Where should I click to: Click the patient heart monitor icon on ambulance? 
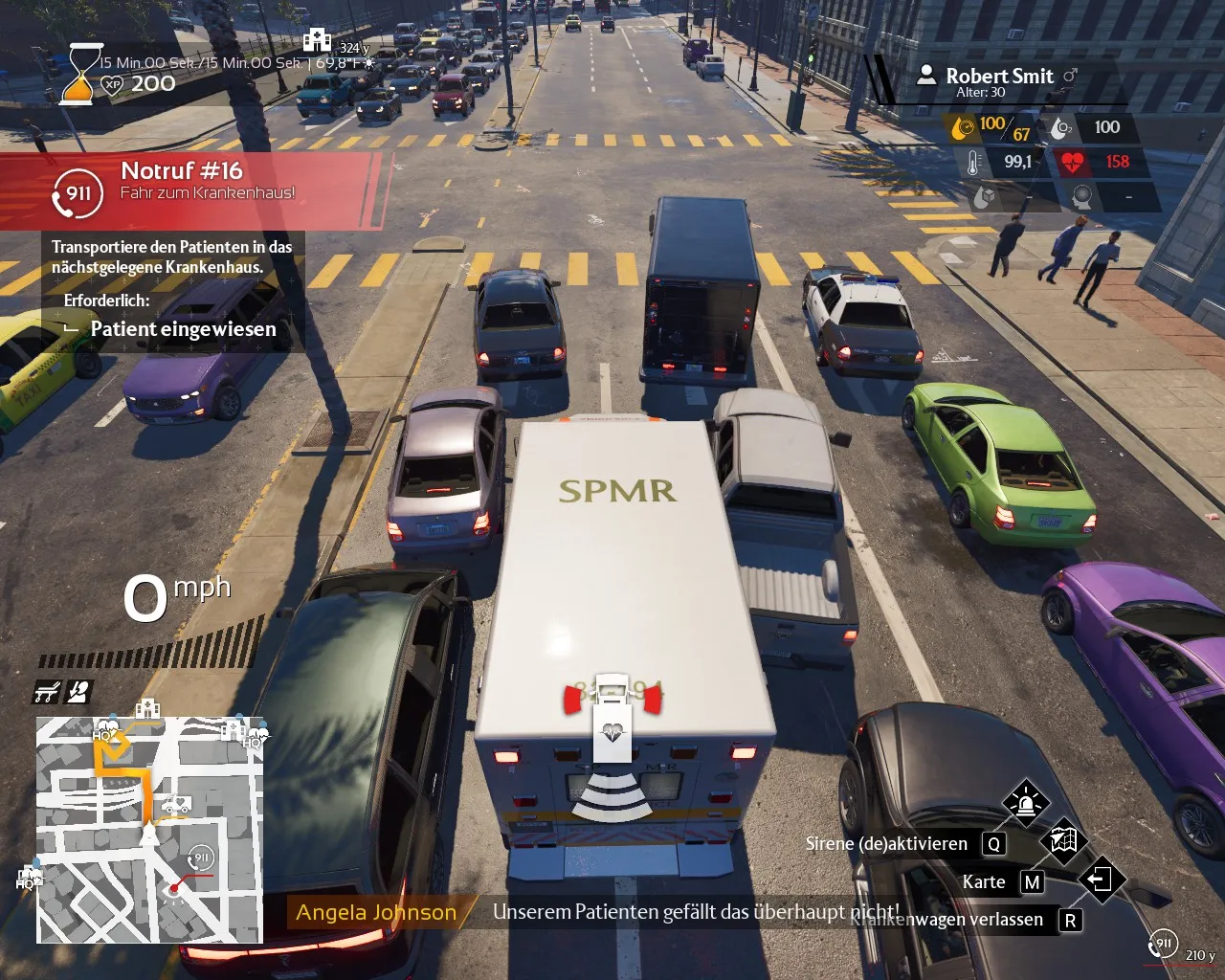(612, 732)
